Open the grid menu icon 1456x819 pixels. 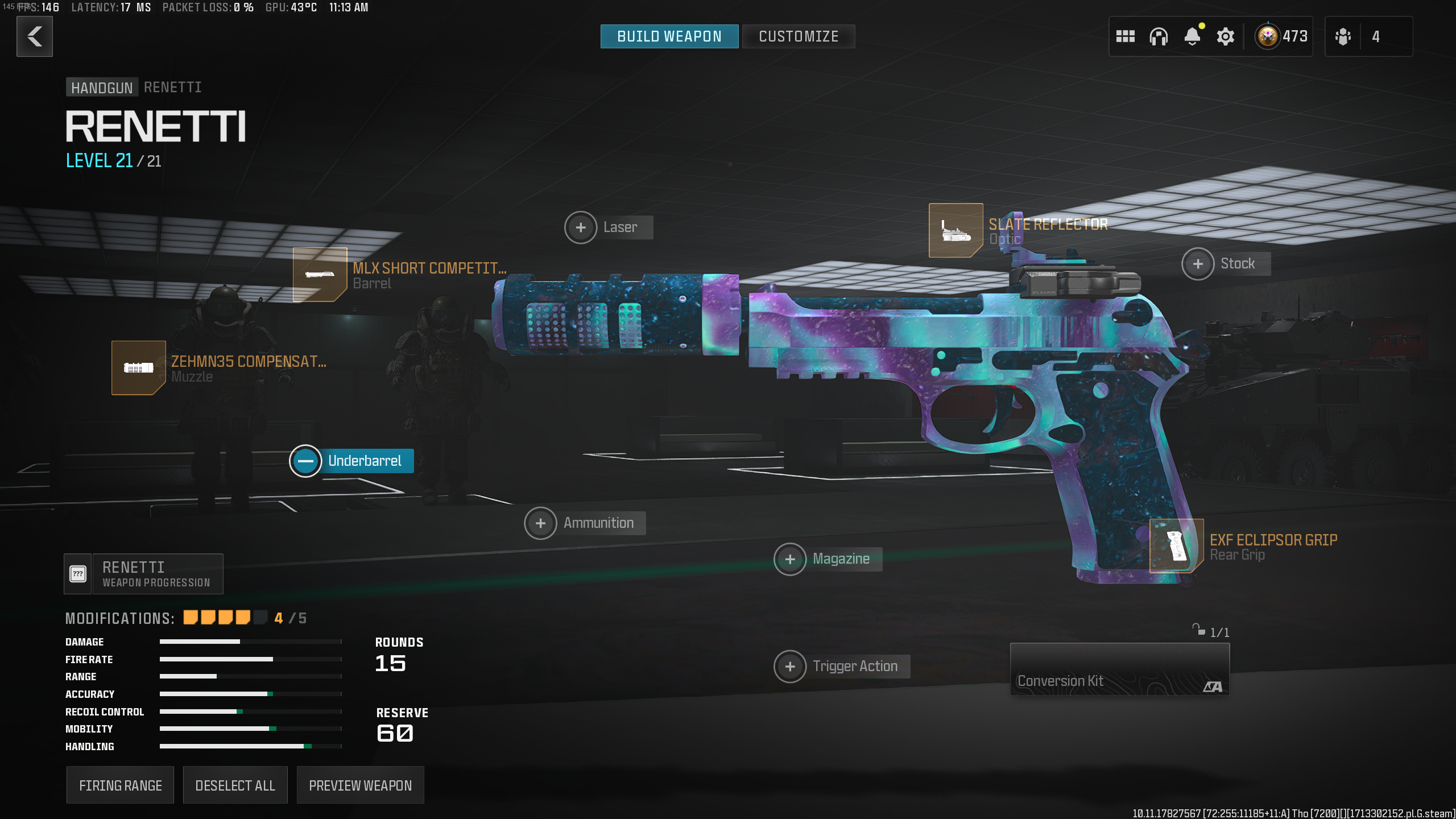1125,36
